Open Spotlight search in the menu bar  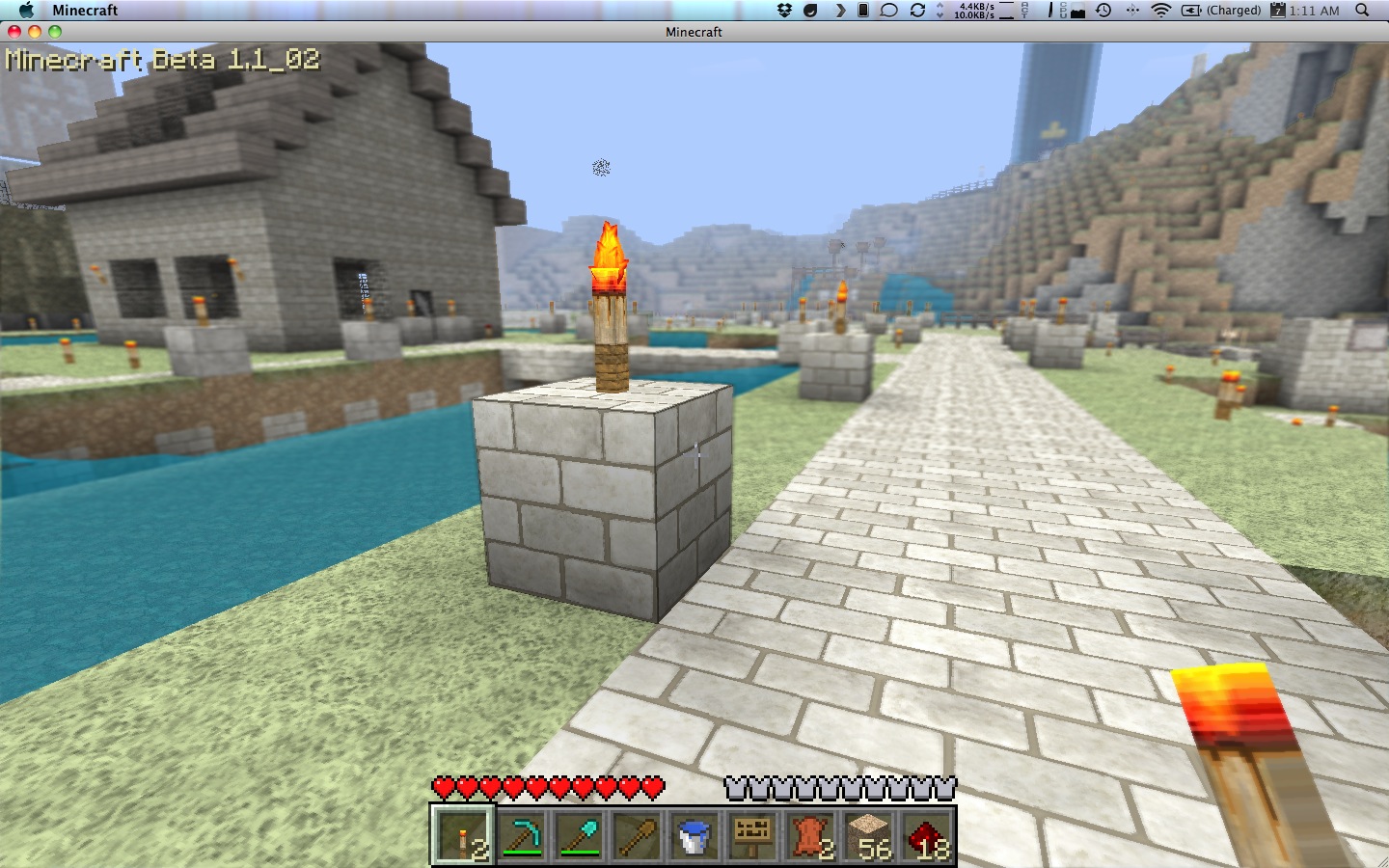click(x=1362, y=10)
